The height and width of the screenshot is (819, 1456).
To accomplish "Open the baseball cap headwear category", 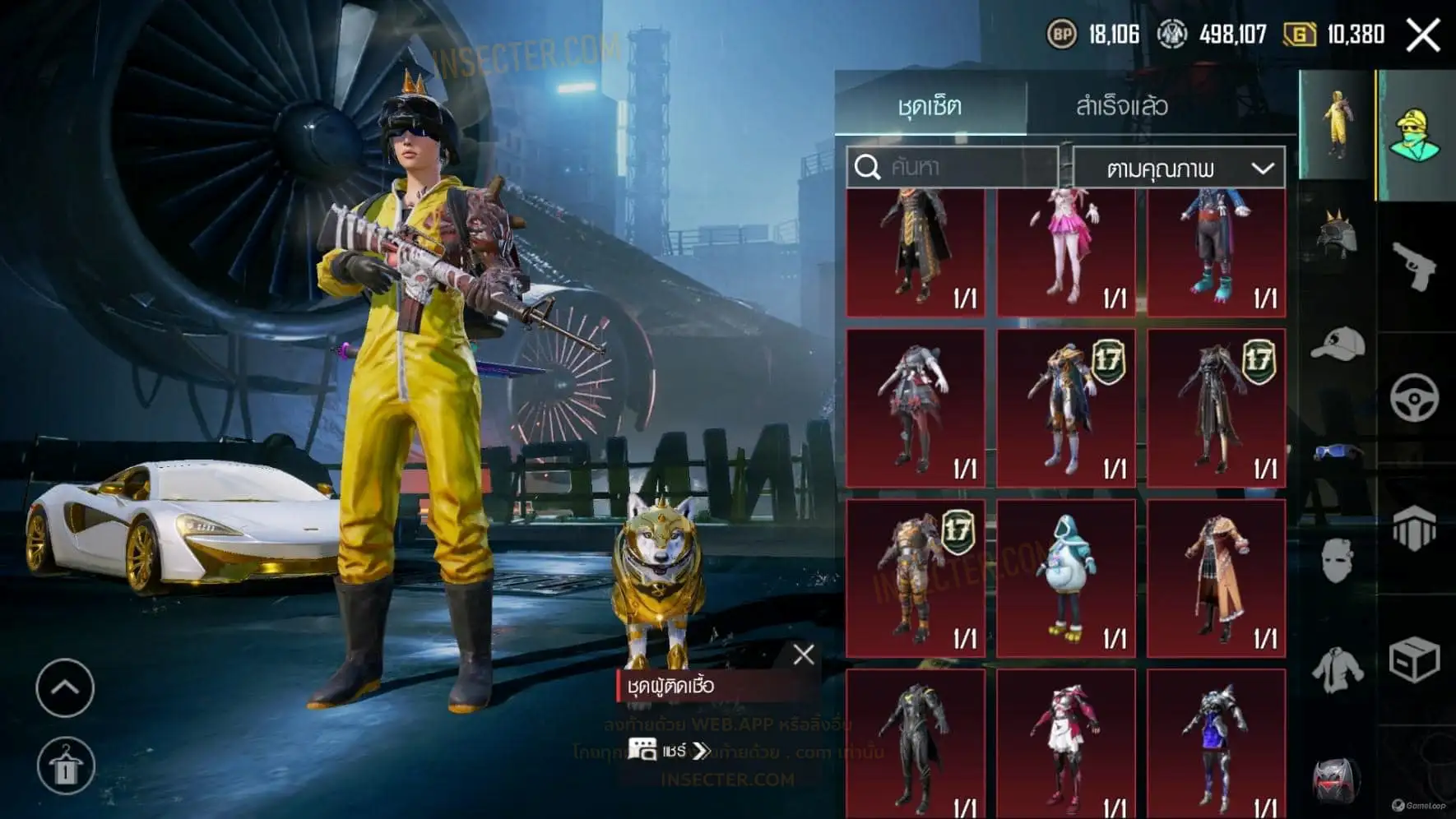I will (x=1337, y=345).
